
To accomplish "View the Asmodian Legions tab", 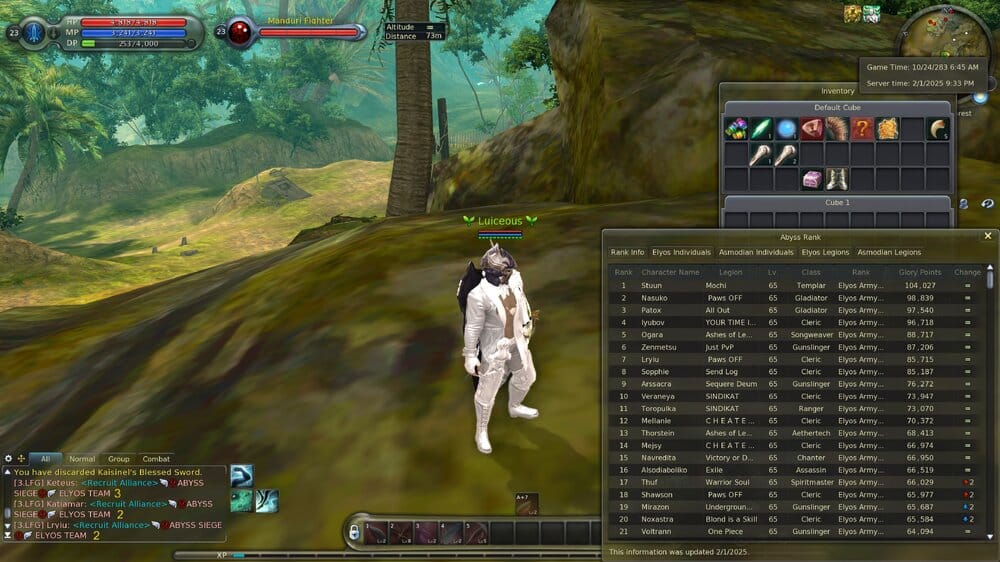I will (x=889, y=252).
